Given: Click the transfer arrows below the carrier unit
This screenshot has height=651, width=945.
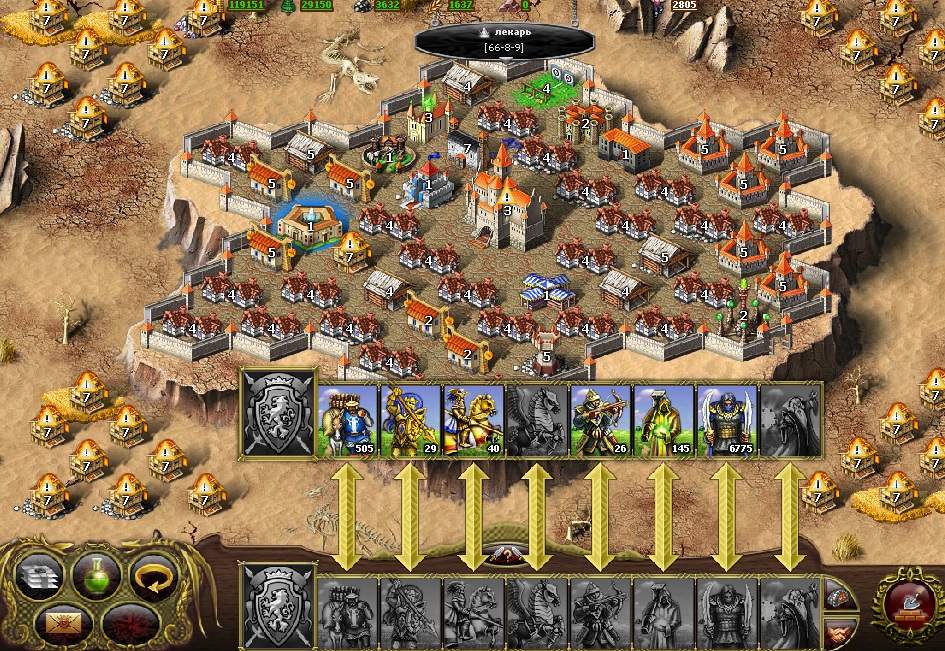Looking at the screenshot, I should [x=347, y=517].
